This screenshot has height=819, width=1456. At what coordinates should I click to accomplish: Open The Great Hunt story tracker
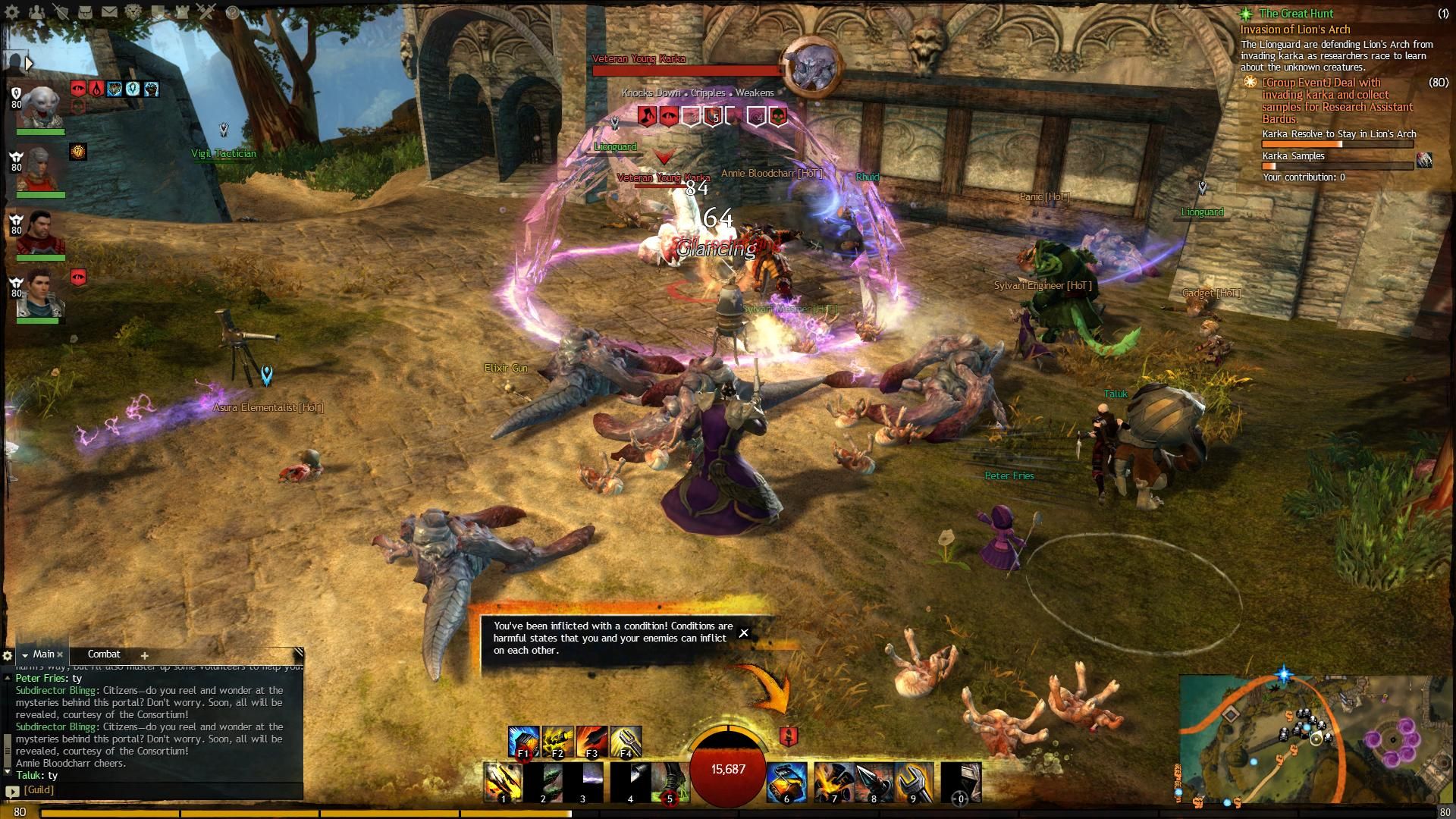point(1296,14)
